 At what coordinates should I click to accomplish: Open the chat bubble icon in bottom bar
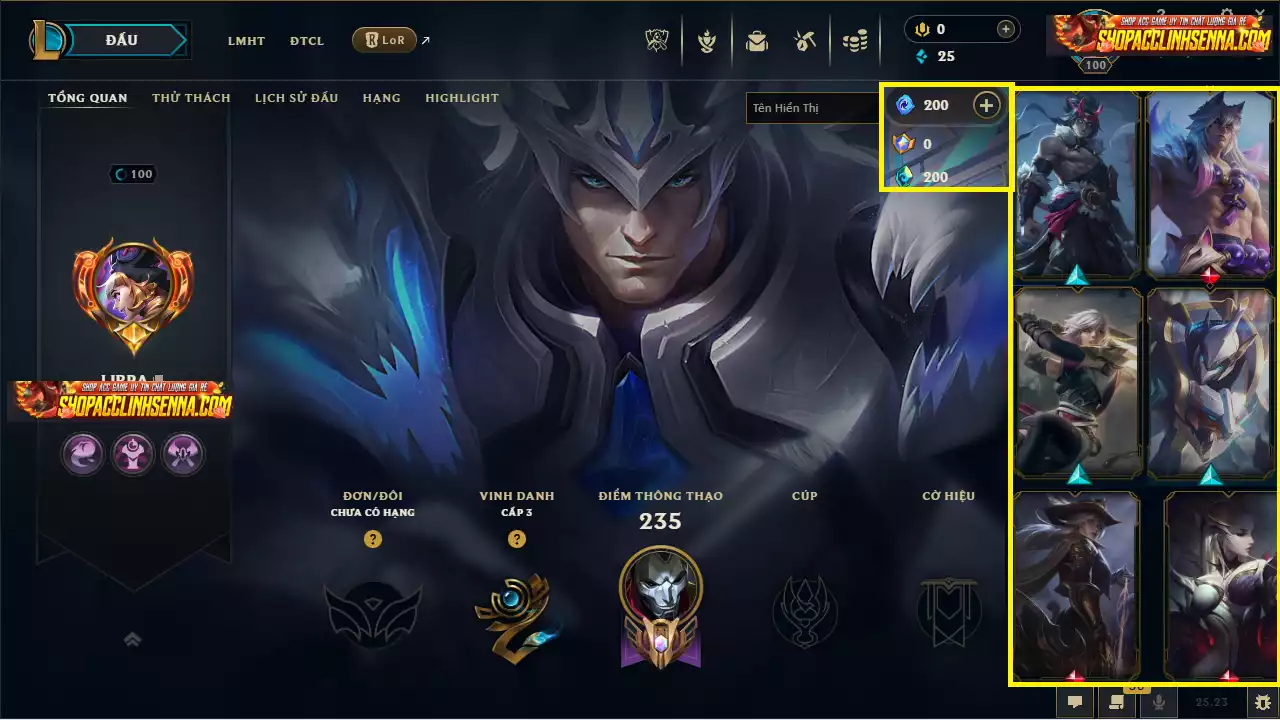click(1074, 702)
